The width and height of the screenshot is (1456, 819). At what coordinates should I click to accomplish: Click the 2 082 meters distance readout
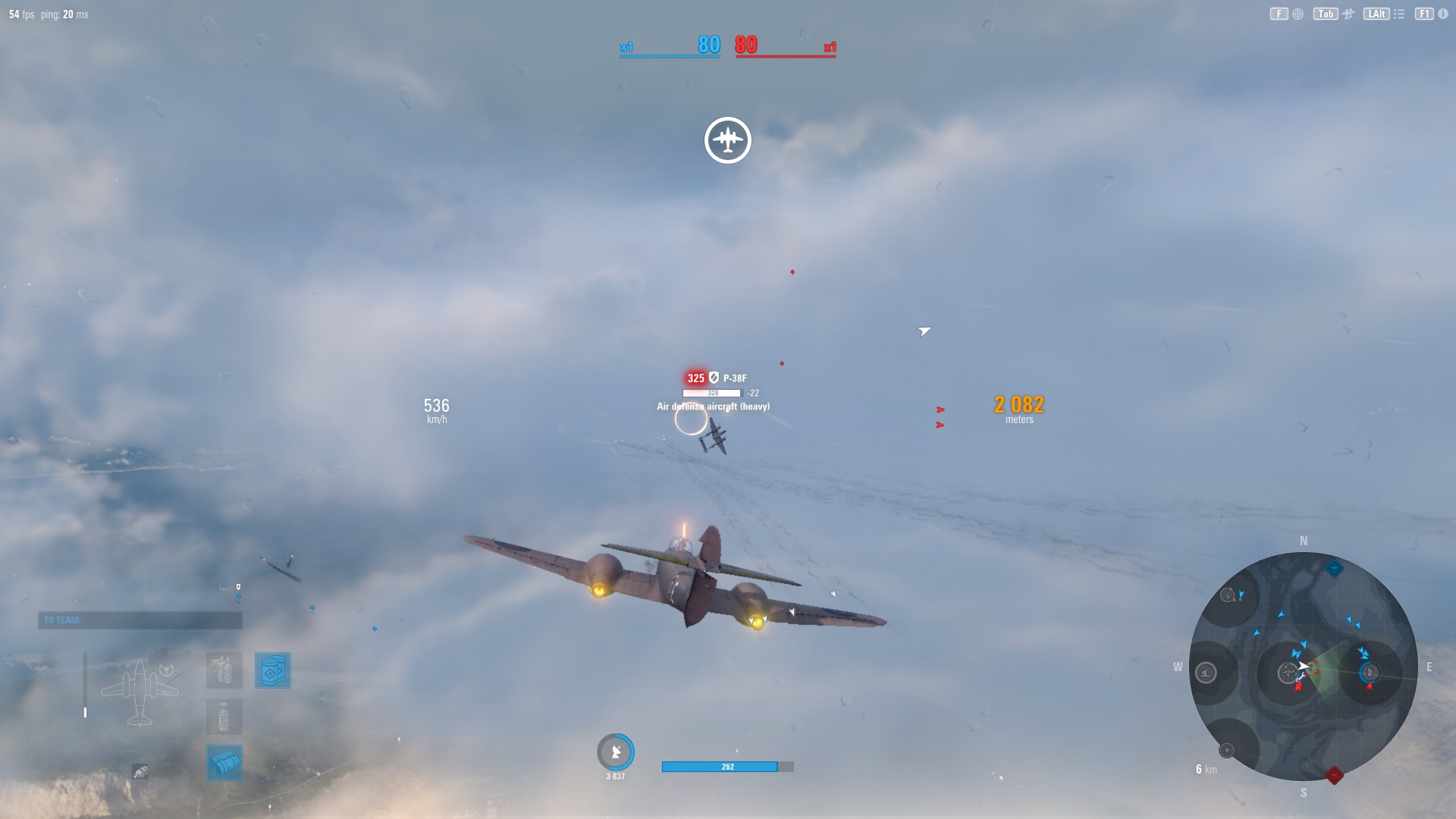point(1017,407)
